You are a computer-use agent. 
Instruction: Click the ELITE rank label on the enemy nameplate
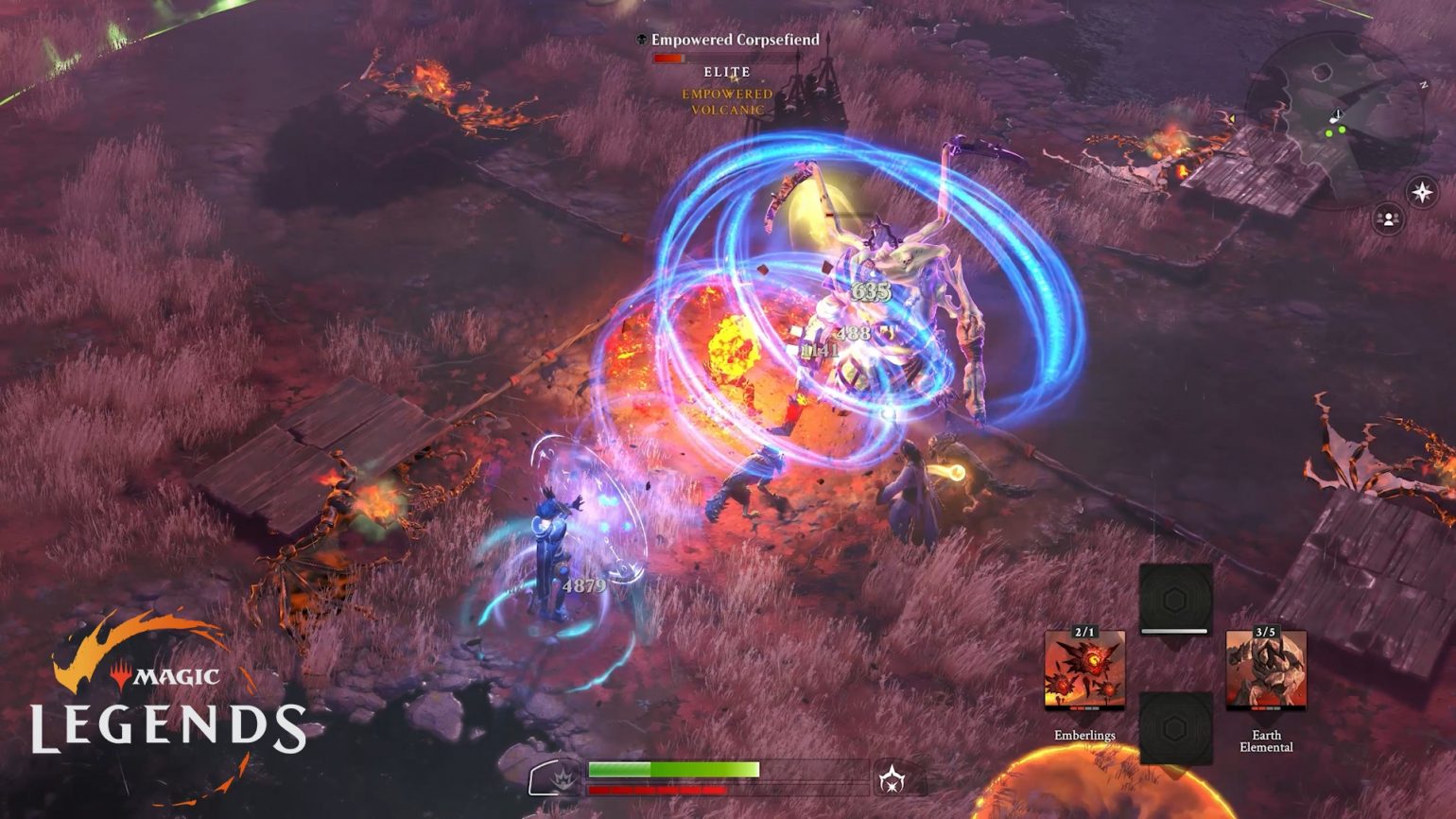(x=728, y=72)
